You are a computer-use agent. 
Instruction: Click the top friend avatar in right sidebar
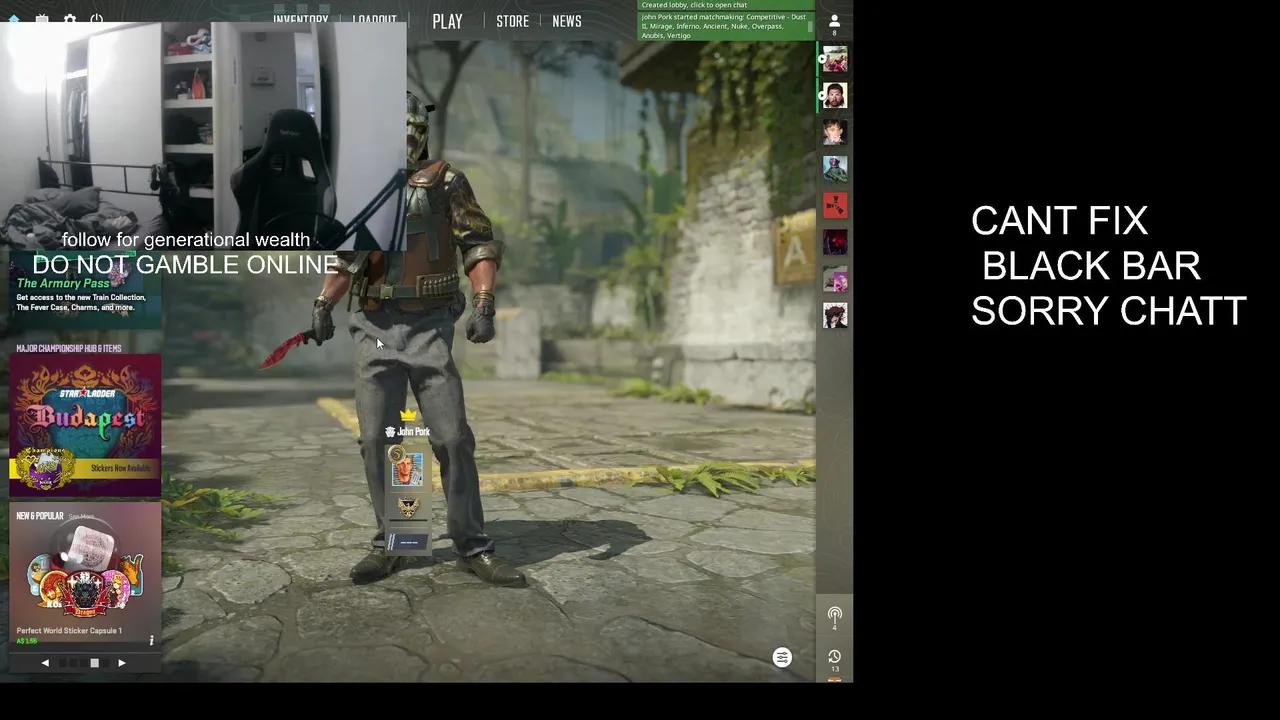click(835, 59)
